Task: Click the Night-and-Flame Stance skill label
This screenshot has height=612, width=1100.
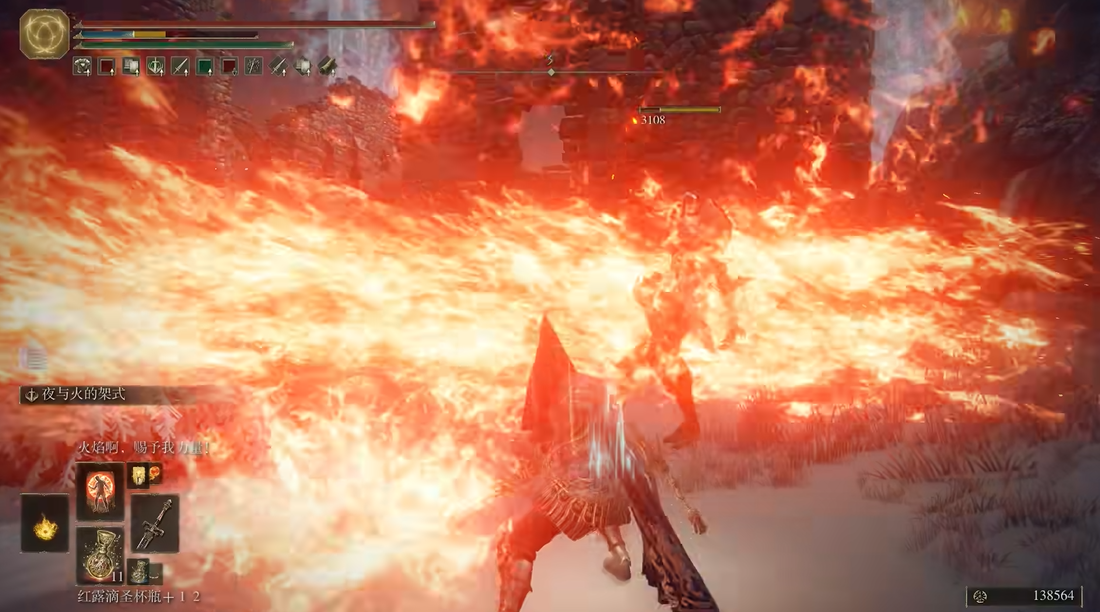Action: point(84,396)
